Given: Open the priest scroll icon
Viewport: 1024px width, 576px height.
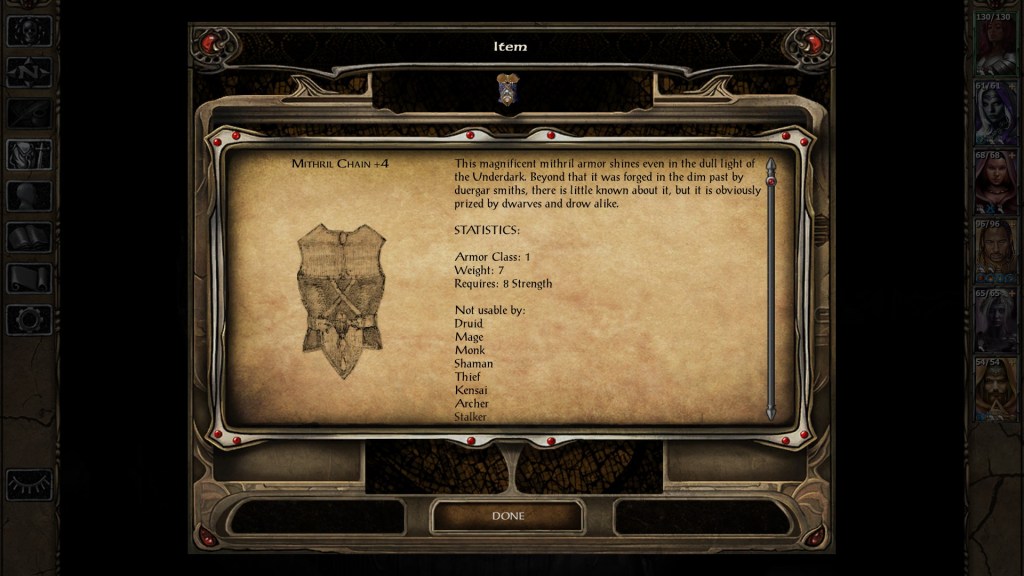Looking at the screenshot, I should (29, 278).
